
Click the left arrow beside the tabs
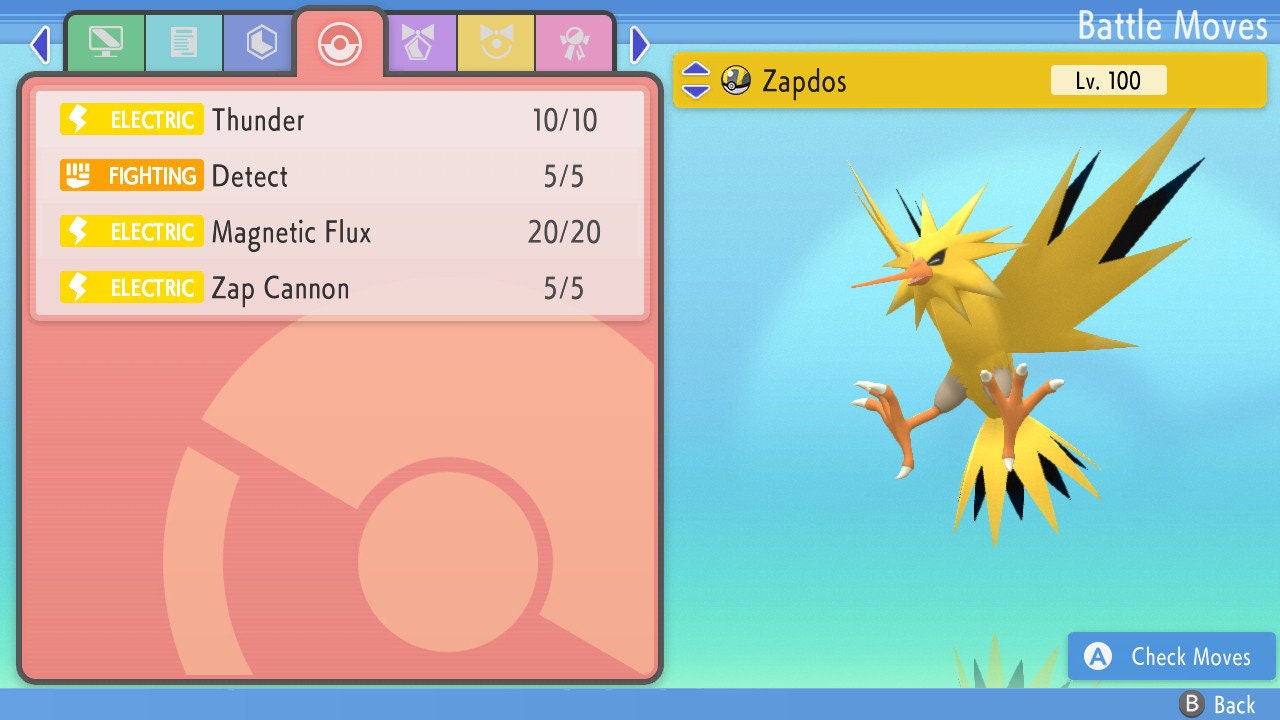pos(40,44)
